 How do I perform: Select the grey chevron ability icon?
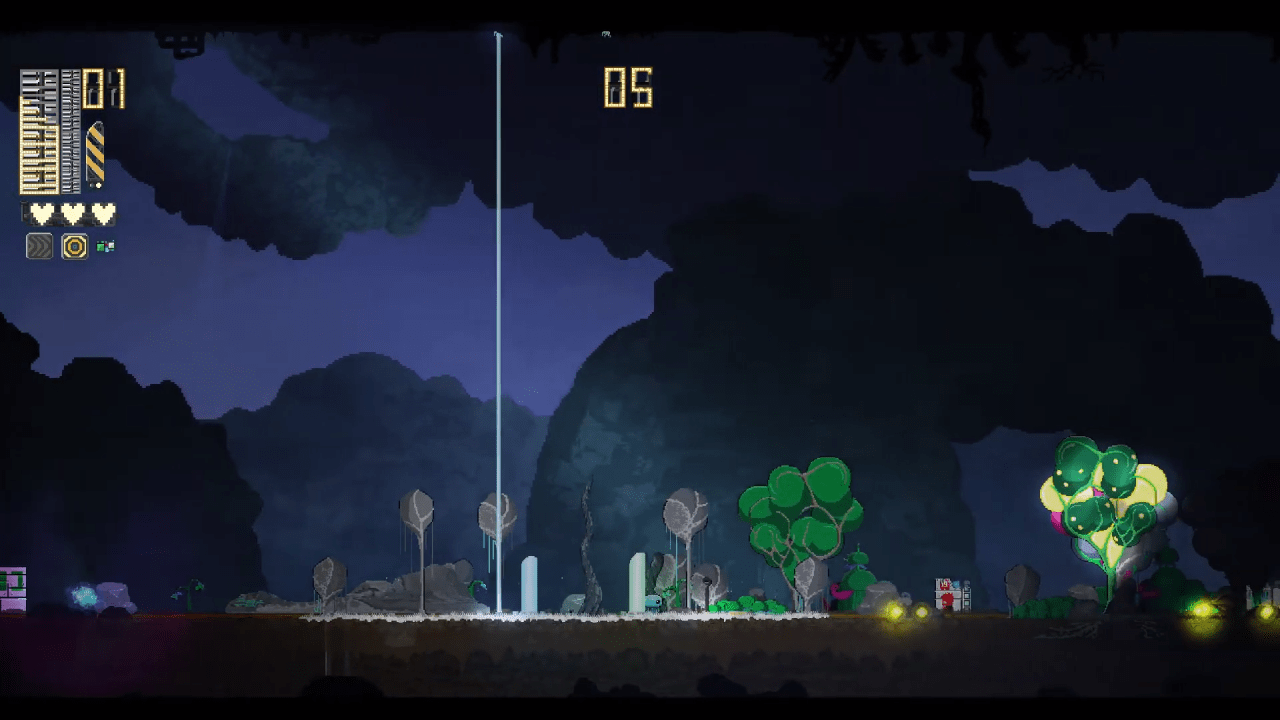click(39, 246)
